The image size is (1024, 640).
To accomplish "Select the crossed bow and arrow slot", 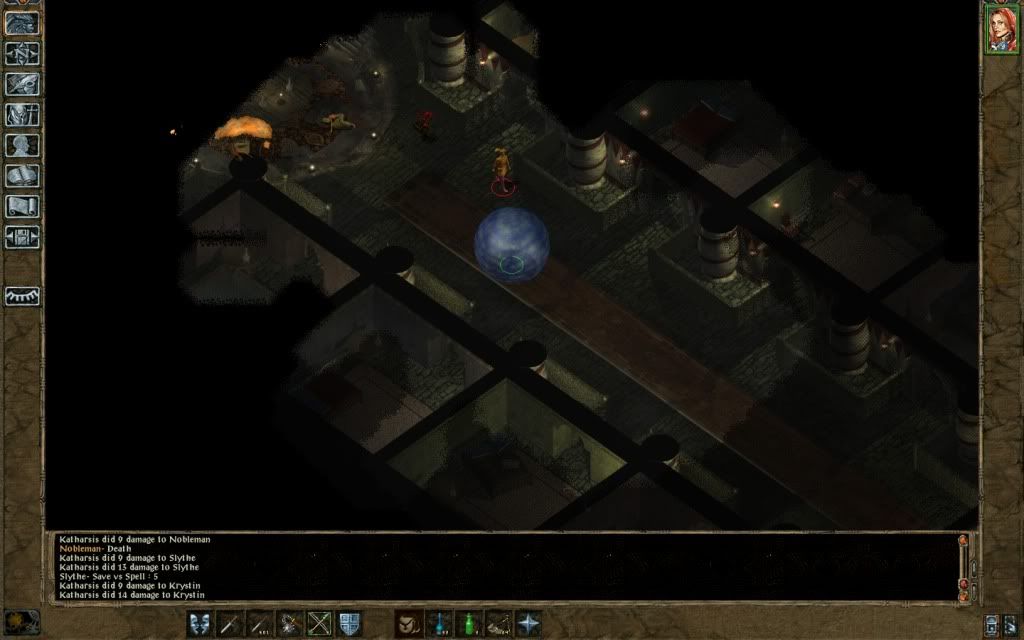I will [319, 624].
